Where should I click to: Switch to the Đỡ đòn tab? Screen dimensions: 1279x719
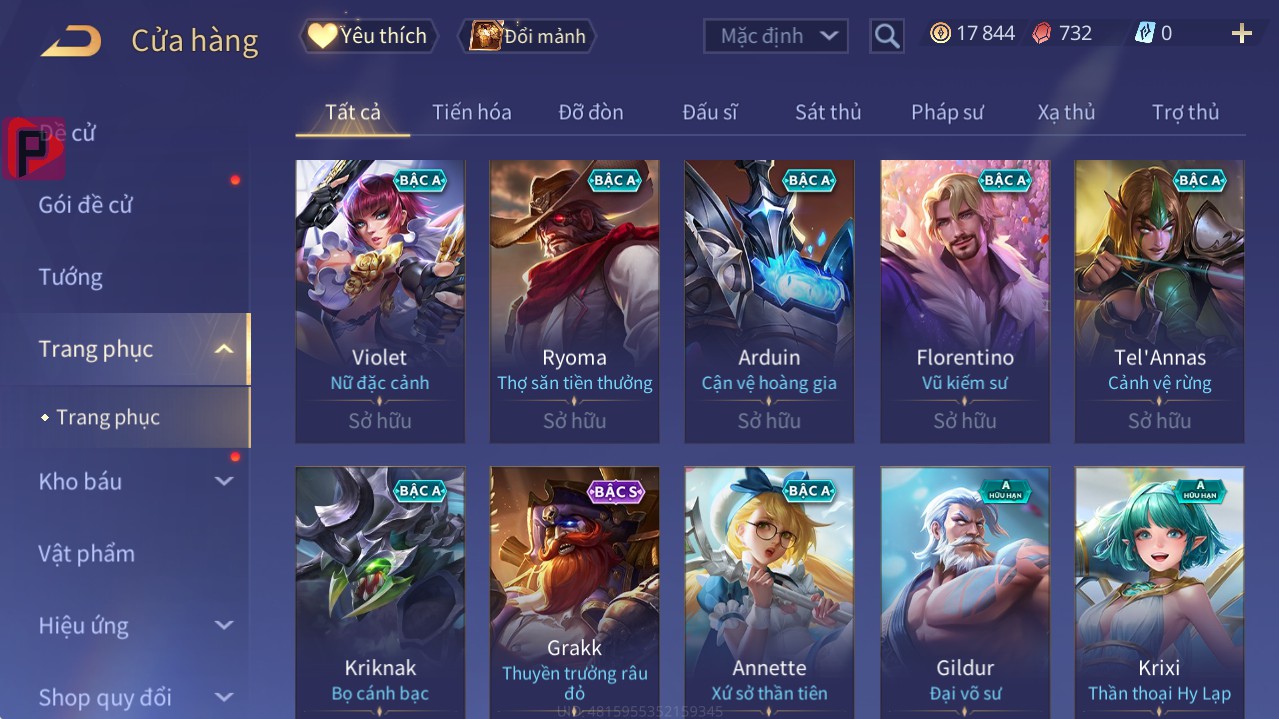pyautogui.click(x=590, y=112)
